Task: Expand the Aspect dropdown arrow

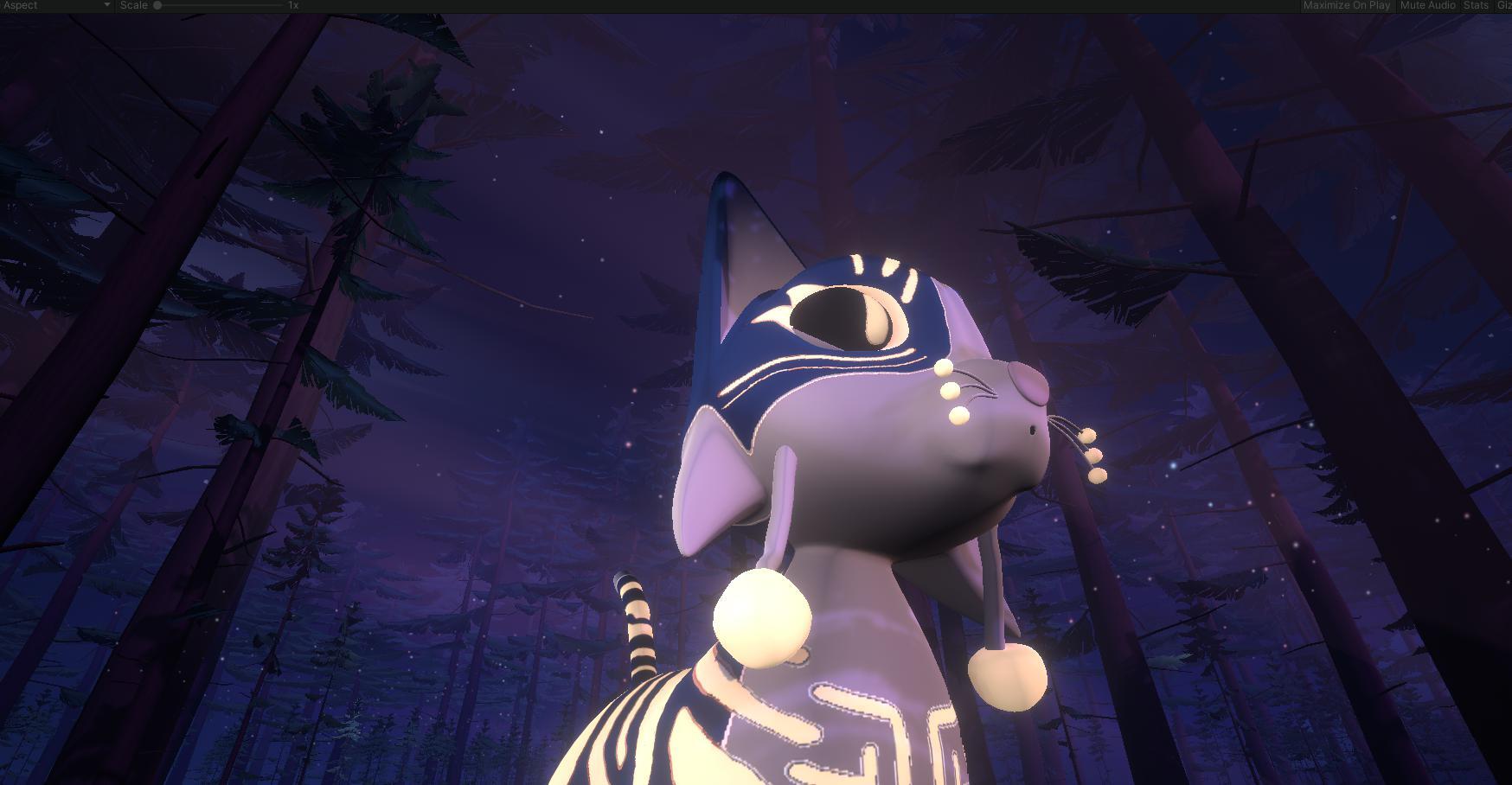Action: [106, 5]
